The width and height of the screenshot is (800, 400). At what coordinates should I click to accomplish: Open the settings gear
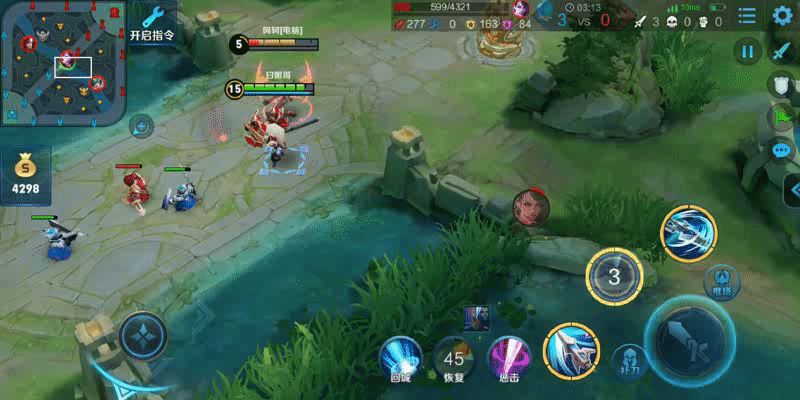pos(782,16)
